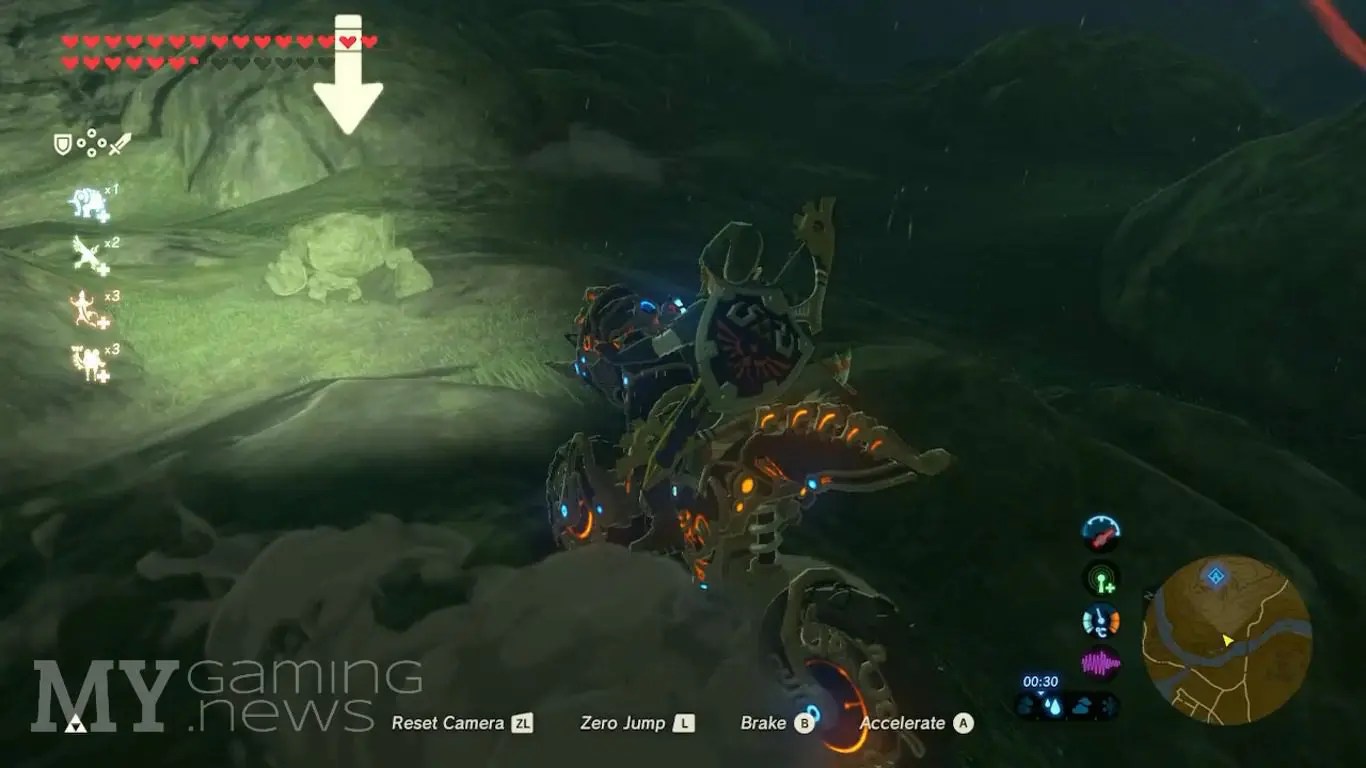Image resolution: width=1366 pixels, height=768 pixels.
Task: Select the shield icon in the top-left HUD
Action: click(62, 143)
